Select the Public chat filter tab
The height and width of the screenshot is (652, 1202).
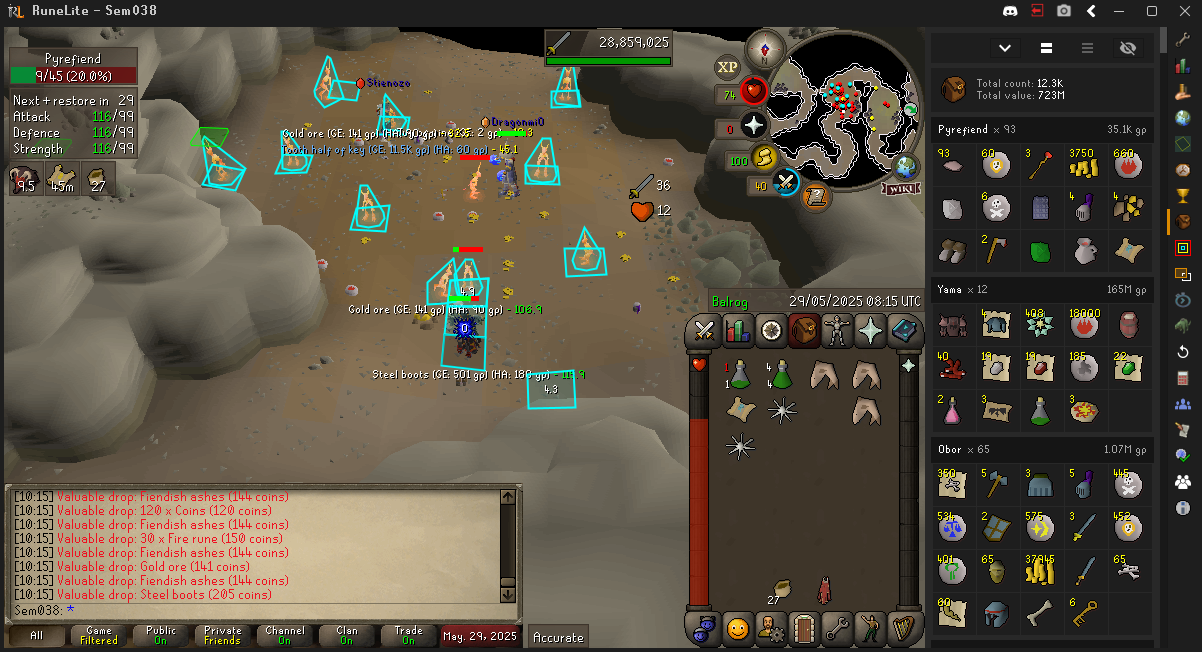click(161, 635)
